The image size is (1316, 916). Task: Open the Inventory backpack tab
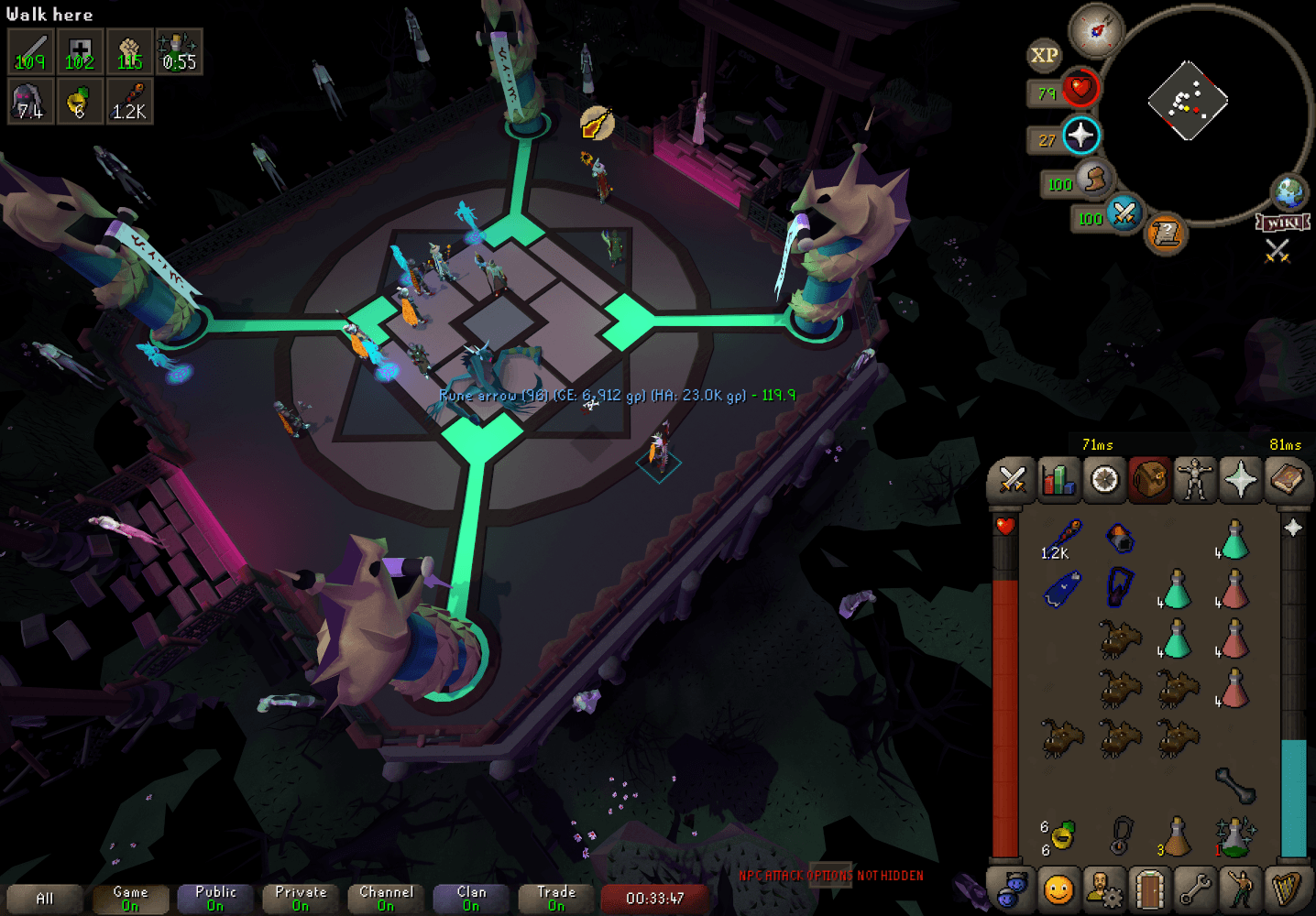point(1149,479)
